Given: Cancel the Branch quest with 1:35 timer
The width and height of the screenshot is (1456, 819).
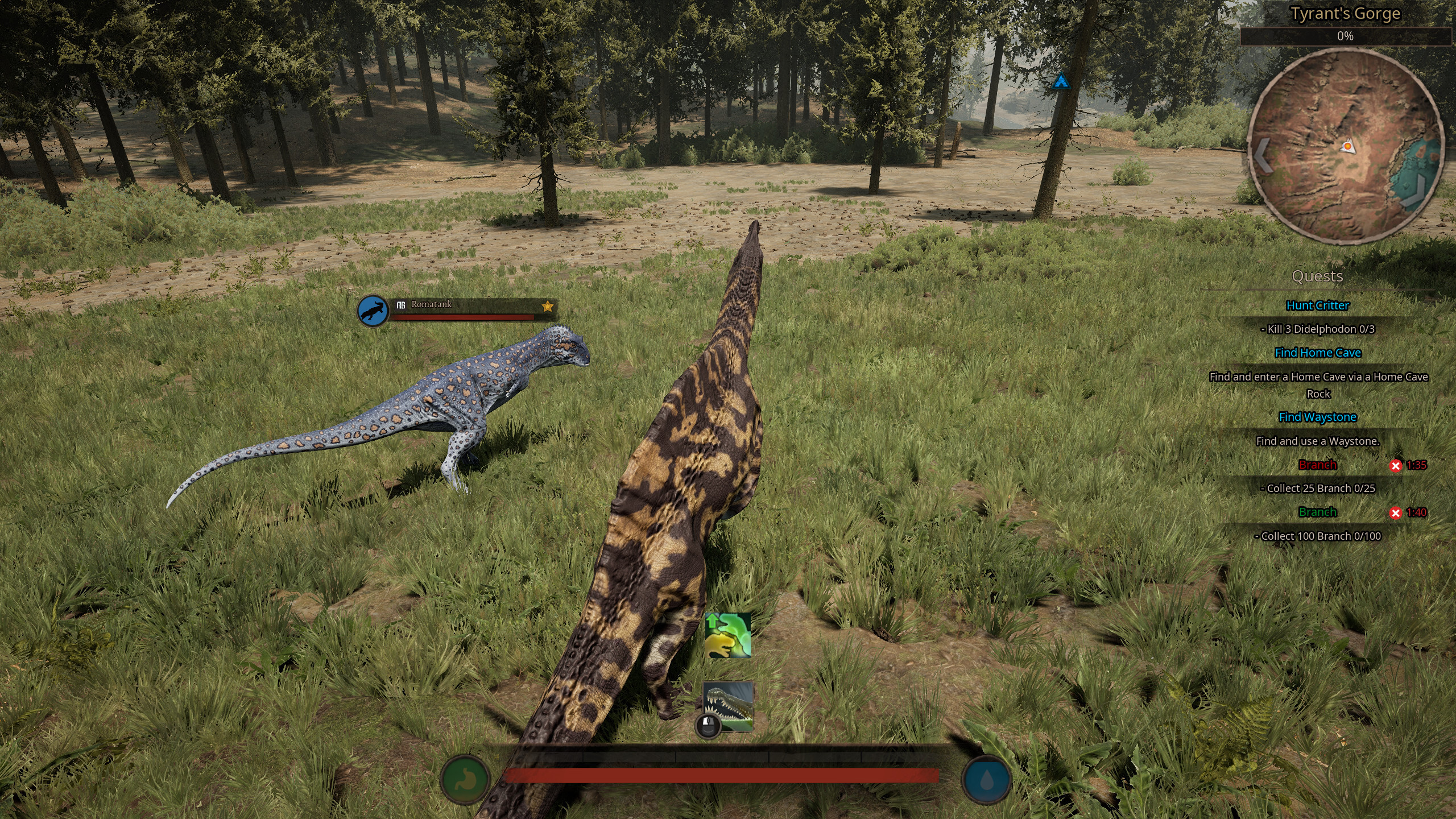Looking at the screenshot, I should [x=1395, y=466].
